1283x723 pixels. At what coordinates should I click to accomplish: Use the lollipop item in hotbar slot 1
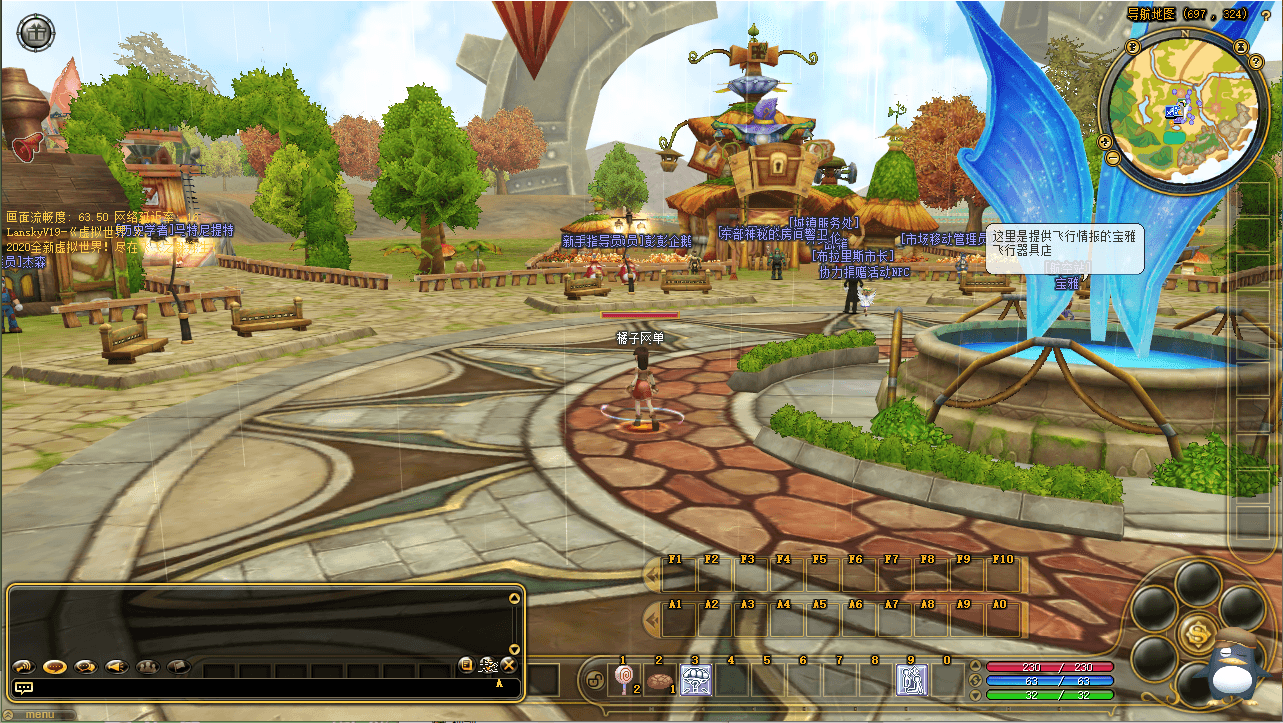623,680
